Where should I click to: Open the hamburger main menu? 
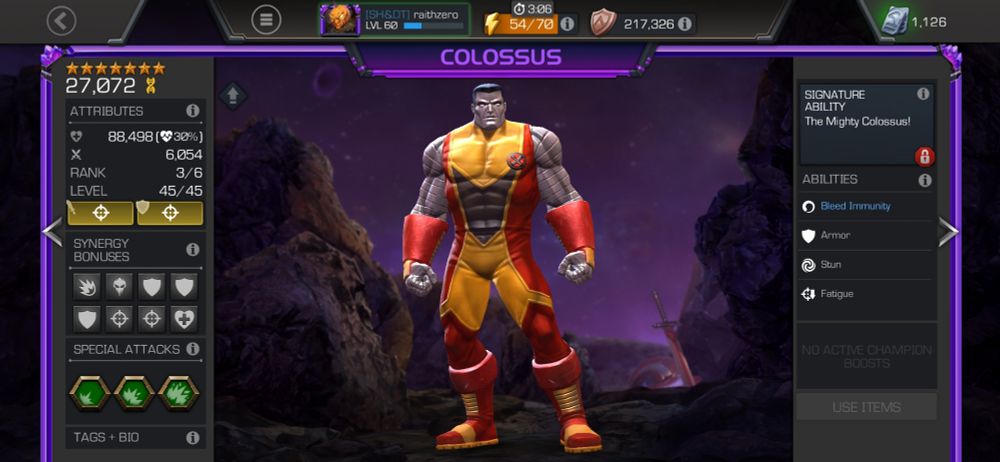click(266, 20)
